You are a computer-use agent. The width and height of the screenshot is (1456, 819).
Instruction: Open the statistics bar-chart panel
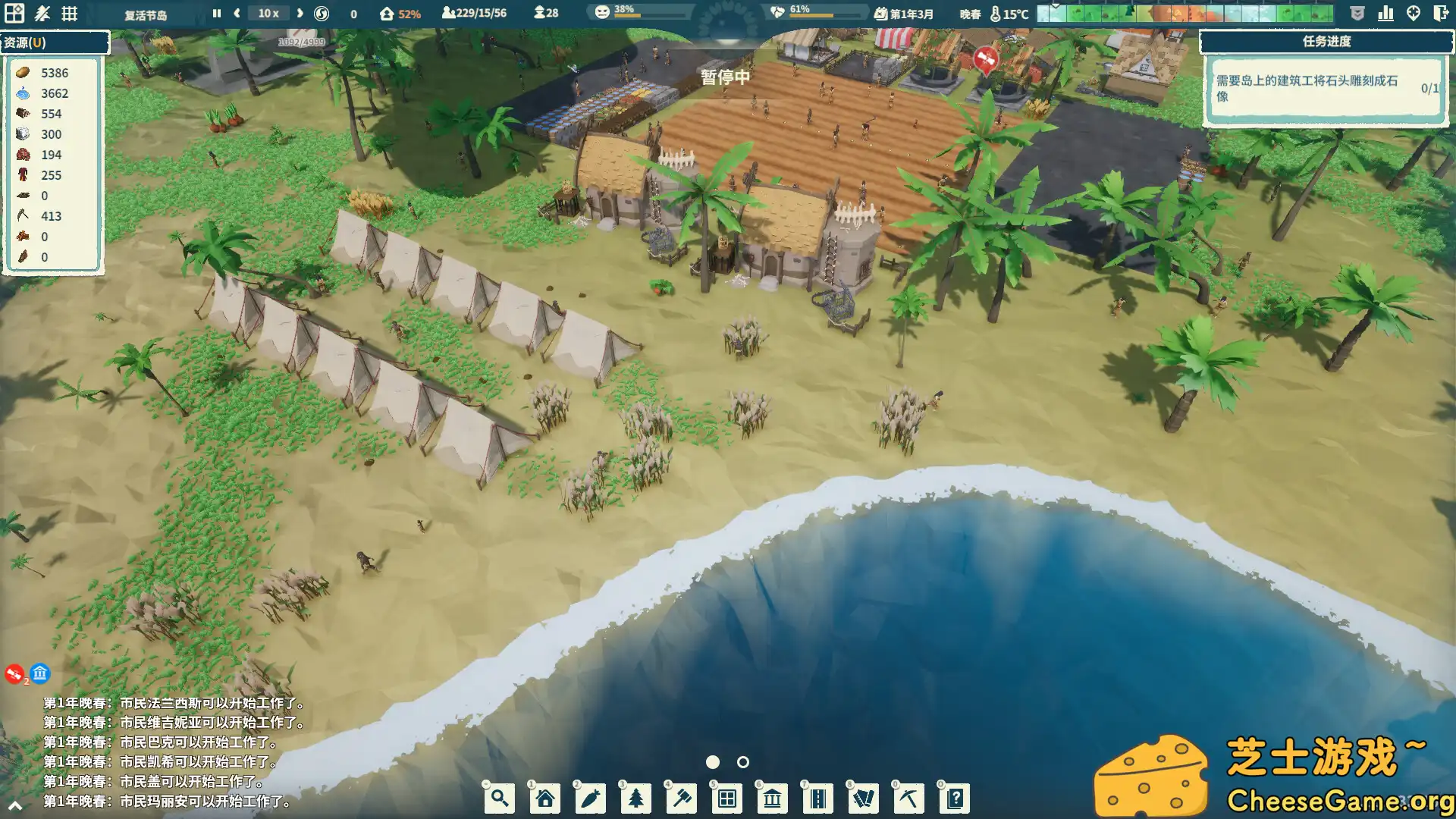(1386, 13)
